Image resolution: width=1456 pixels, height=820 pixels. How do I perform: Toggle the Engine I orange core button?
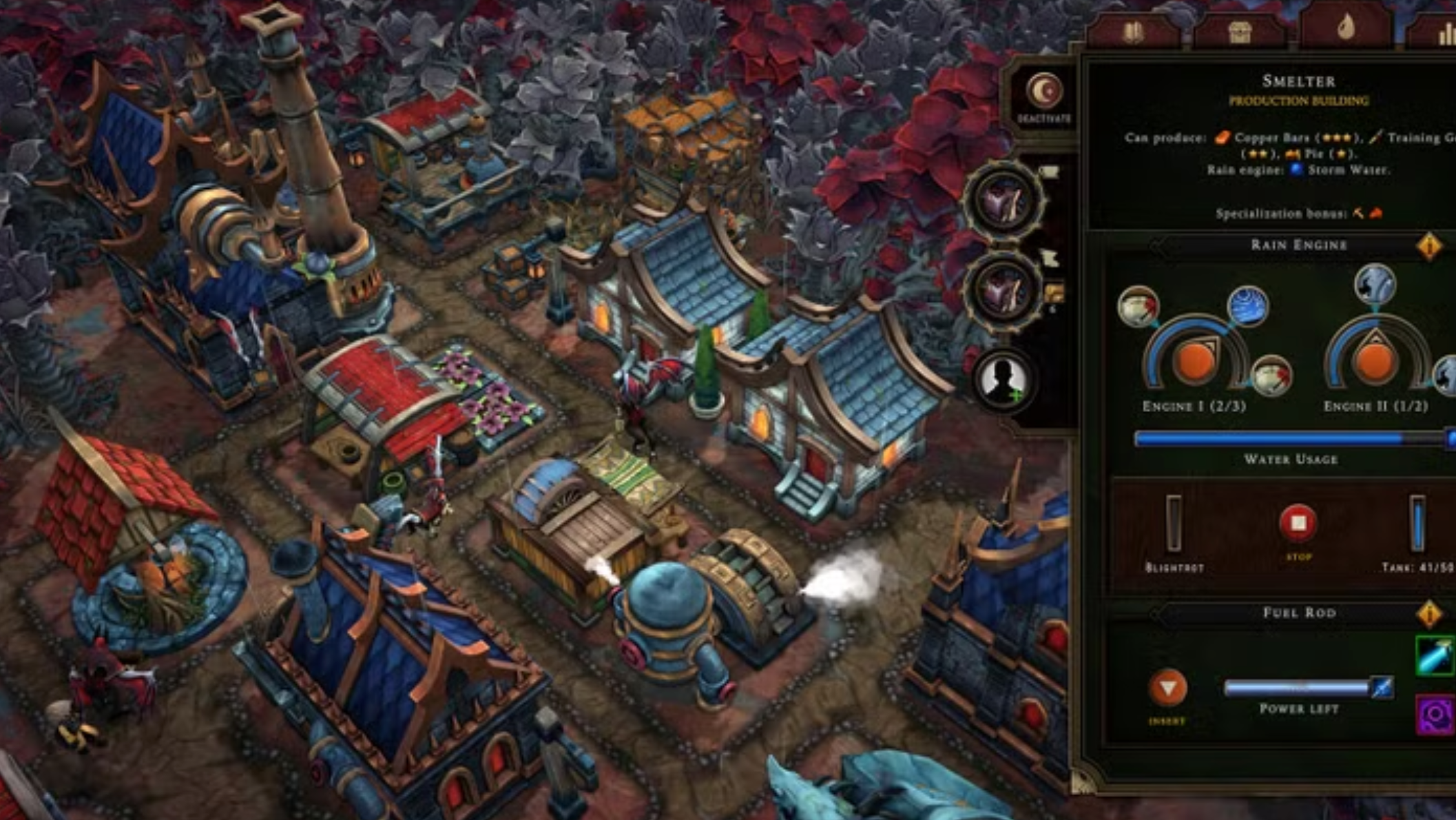click(1195, 360)
